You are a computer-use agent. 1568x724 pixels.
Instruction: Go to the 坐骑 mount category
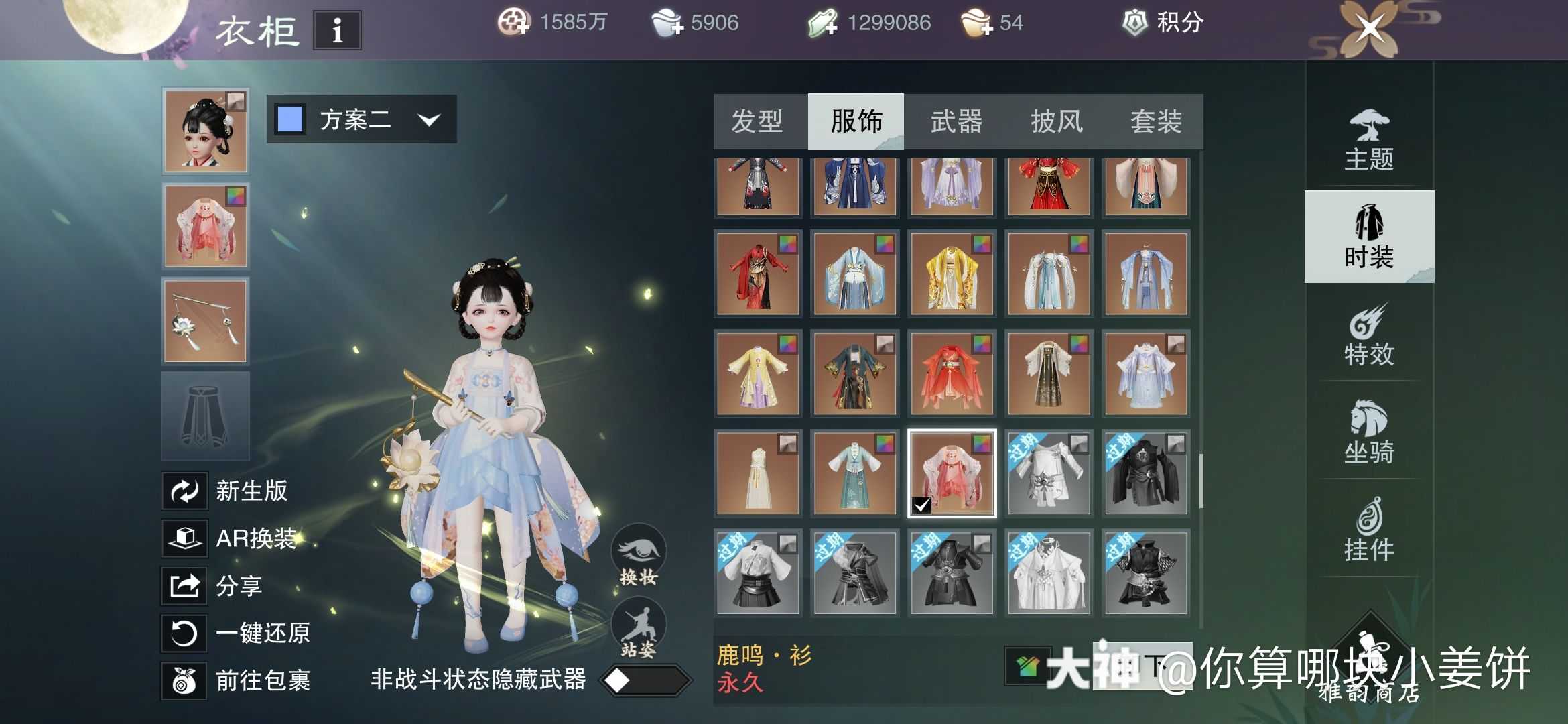1369,432
